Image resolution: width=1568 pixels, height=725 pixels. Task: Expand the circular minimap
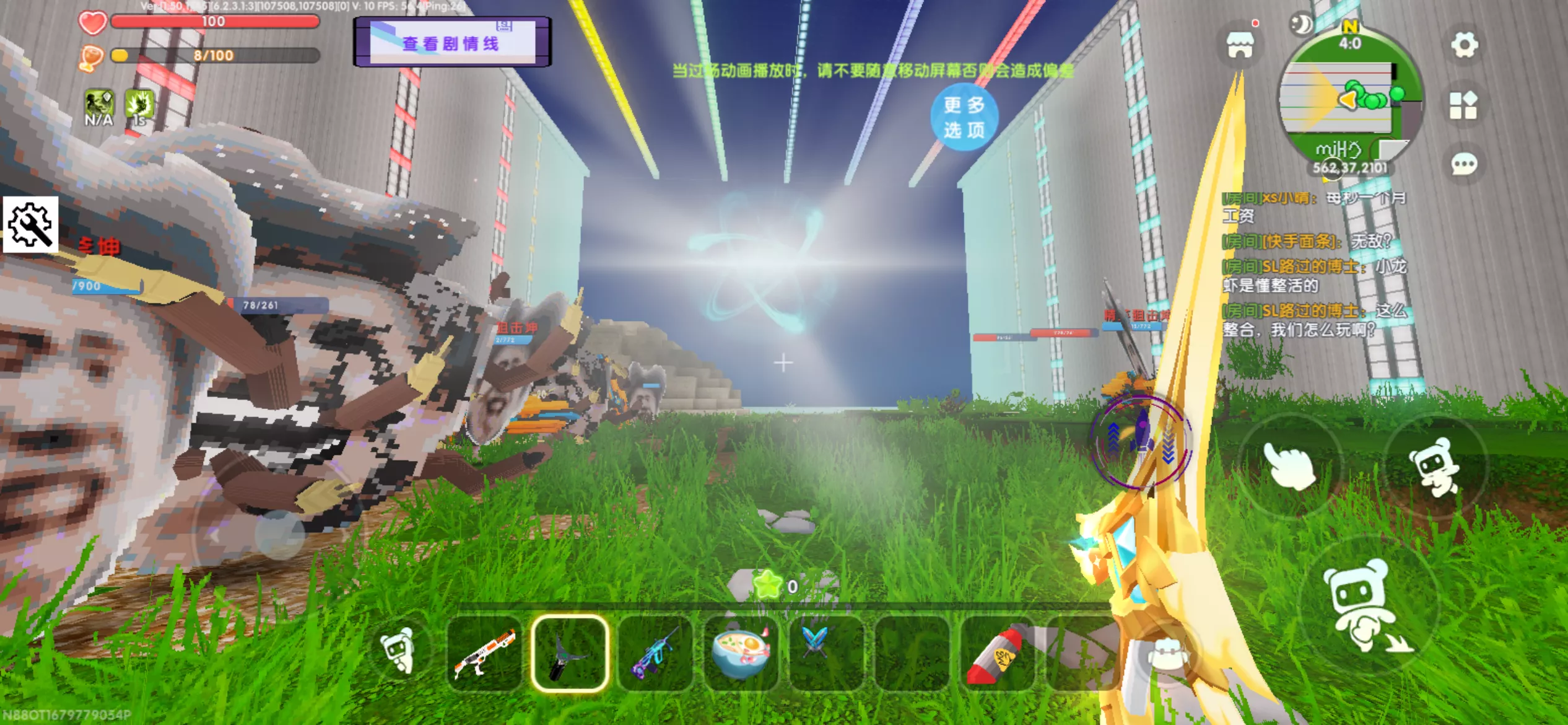[1351, 99]
